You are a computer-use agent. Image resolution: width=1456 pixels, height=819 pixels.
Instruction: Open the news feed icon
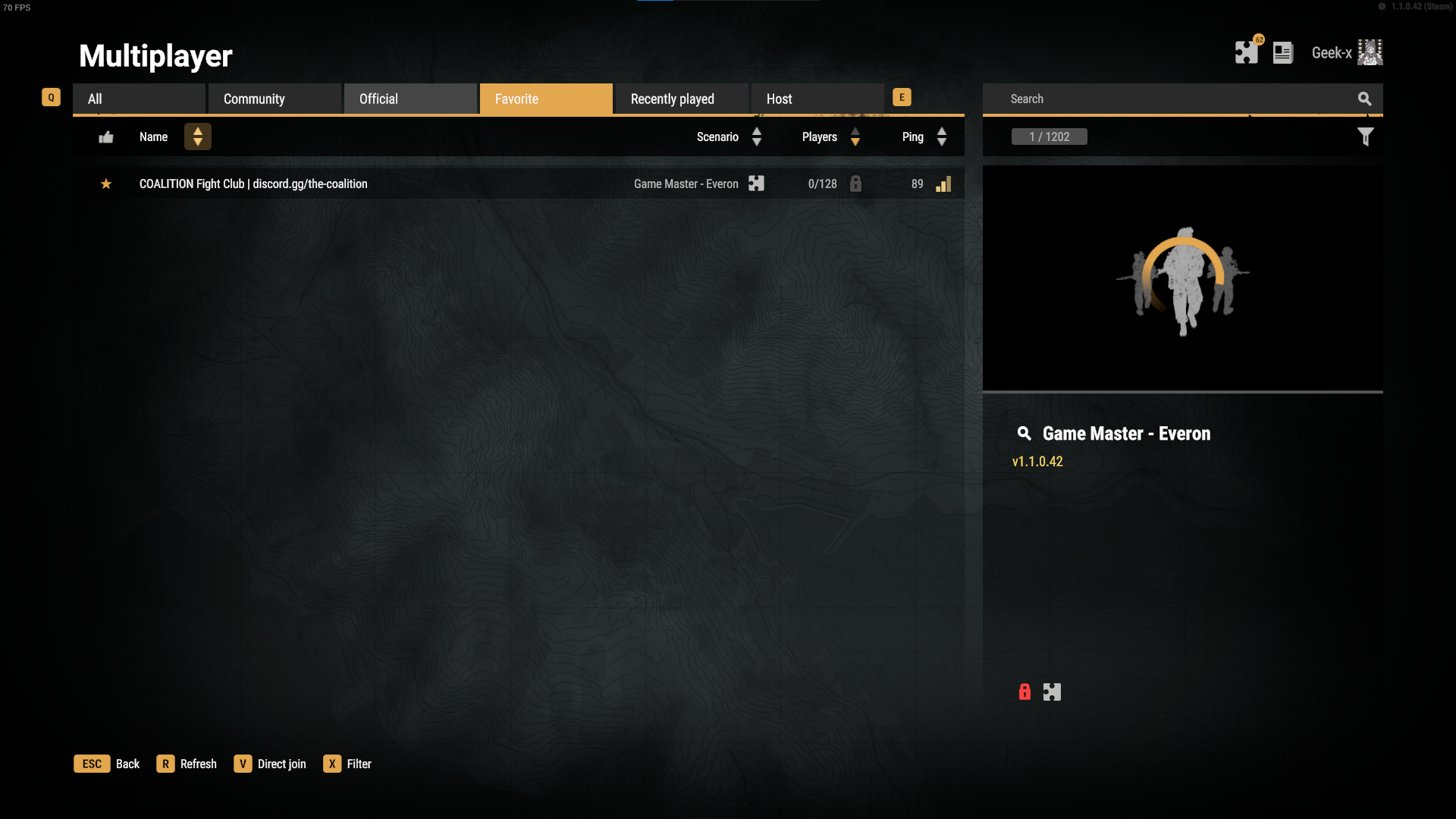1282,52
